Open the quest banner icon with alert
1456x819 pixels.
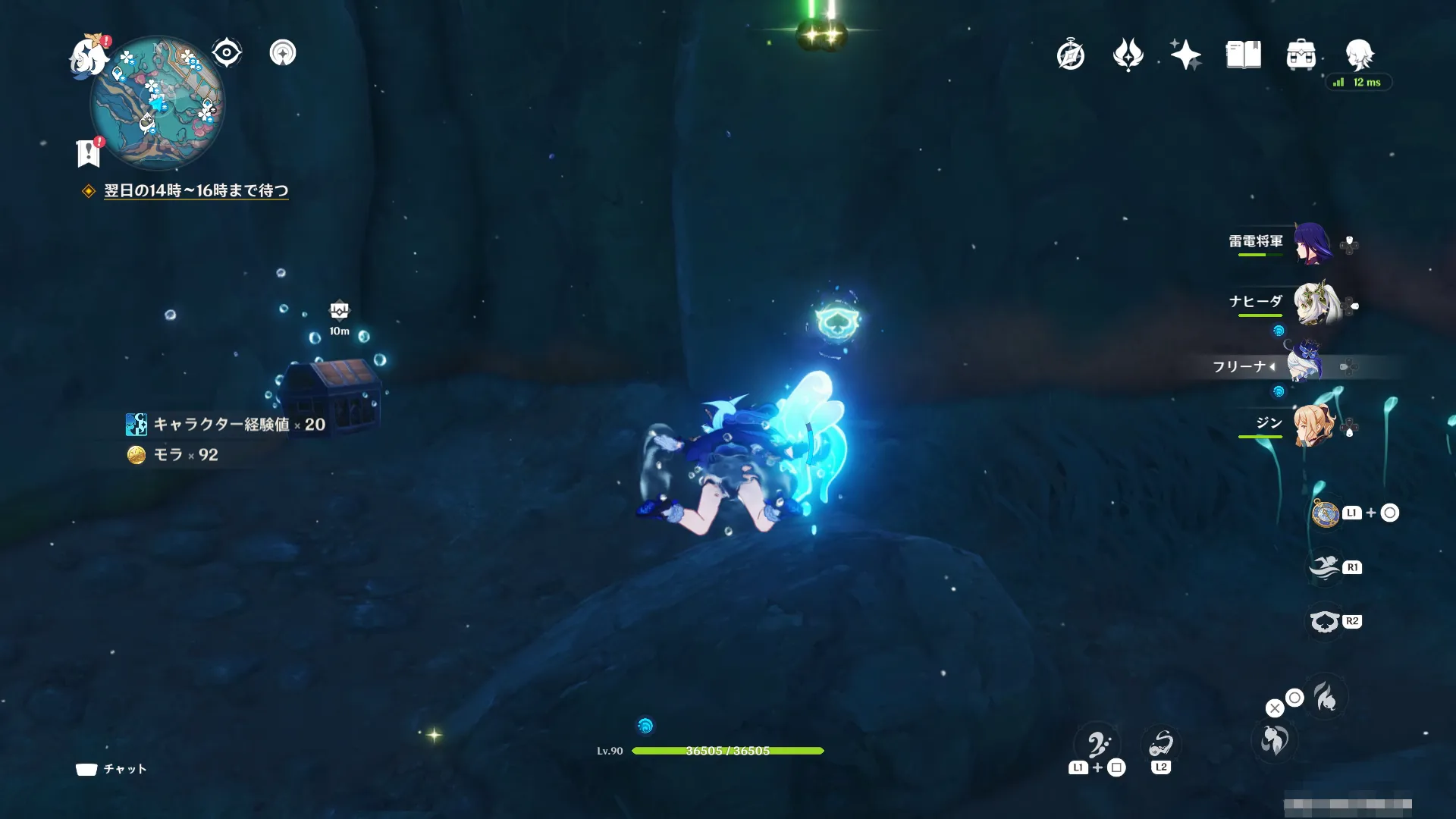coord(89,152)
